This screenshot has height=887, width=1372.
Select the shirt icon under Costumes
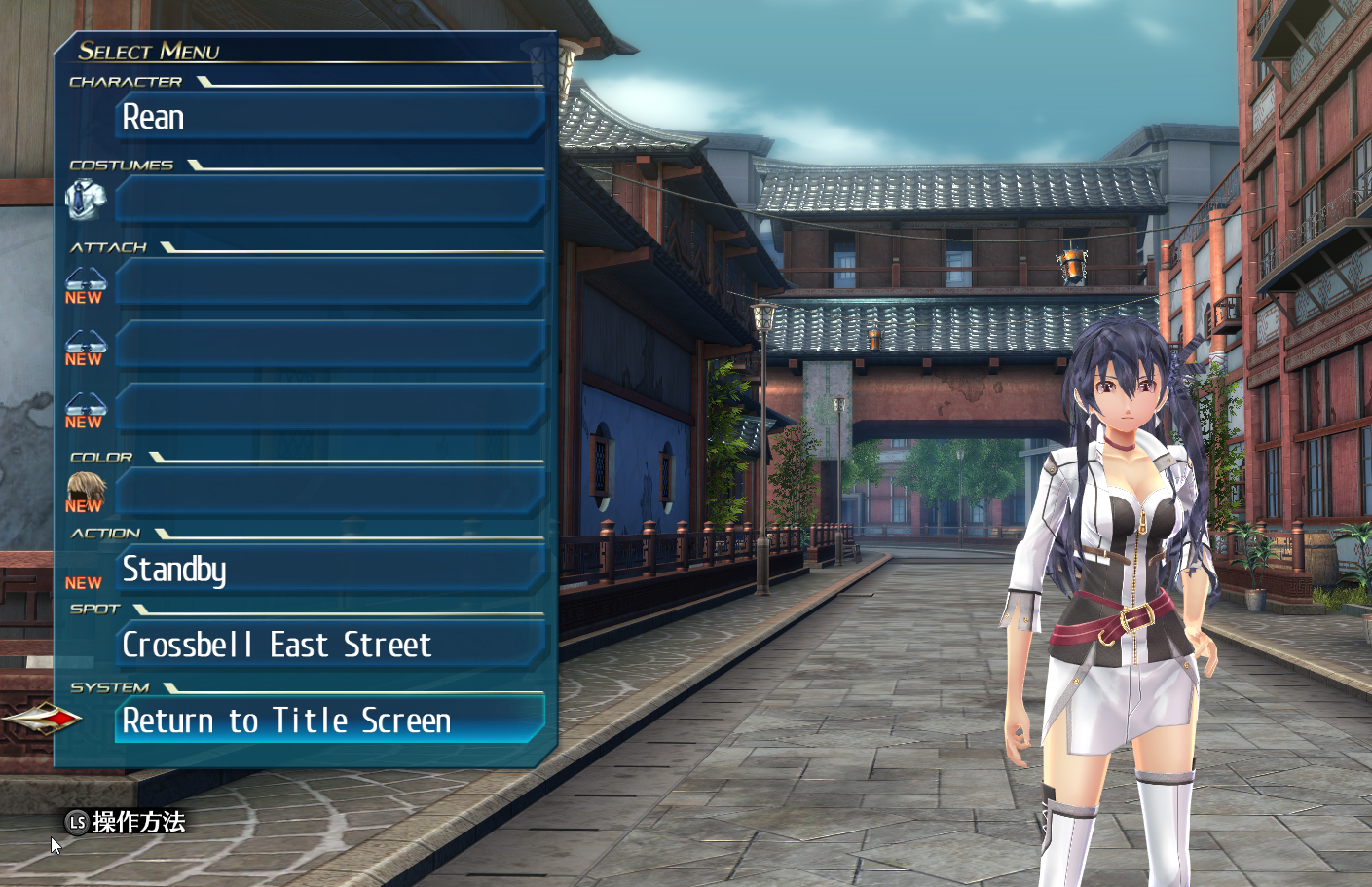coord(88,198)
